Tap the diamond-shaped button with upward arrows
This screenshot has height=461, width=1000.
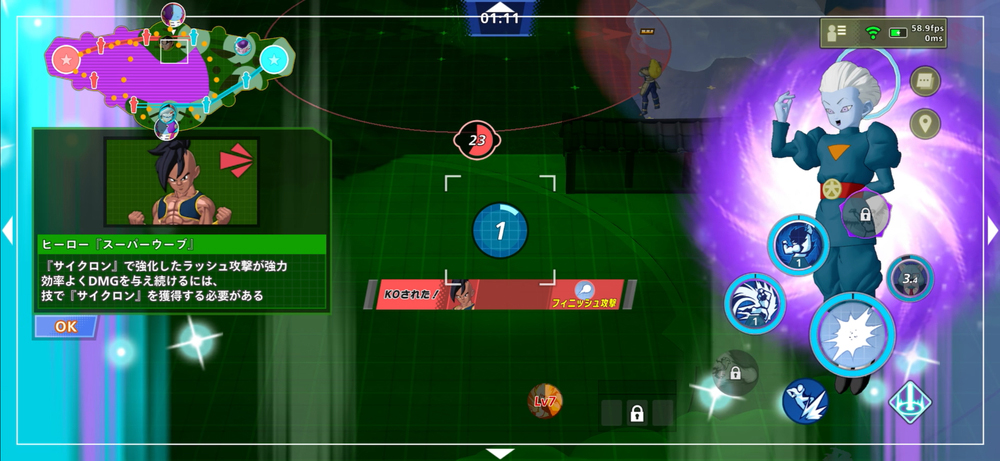[x=911, y=404]
